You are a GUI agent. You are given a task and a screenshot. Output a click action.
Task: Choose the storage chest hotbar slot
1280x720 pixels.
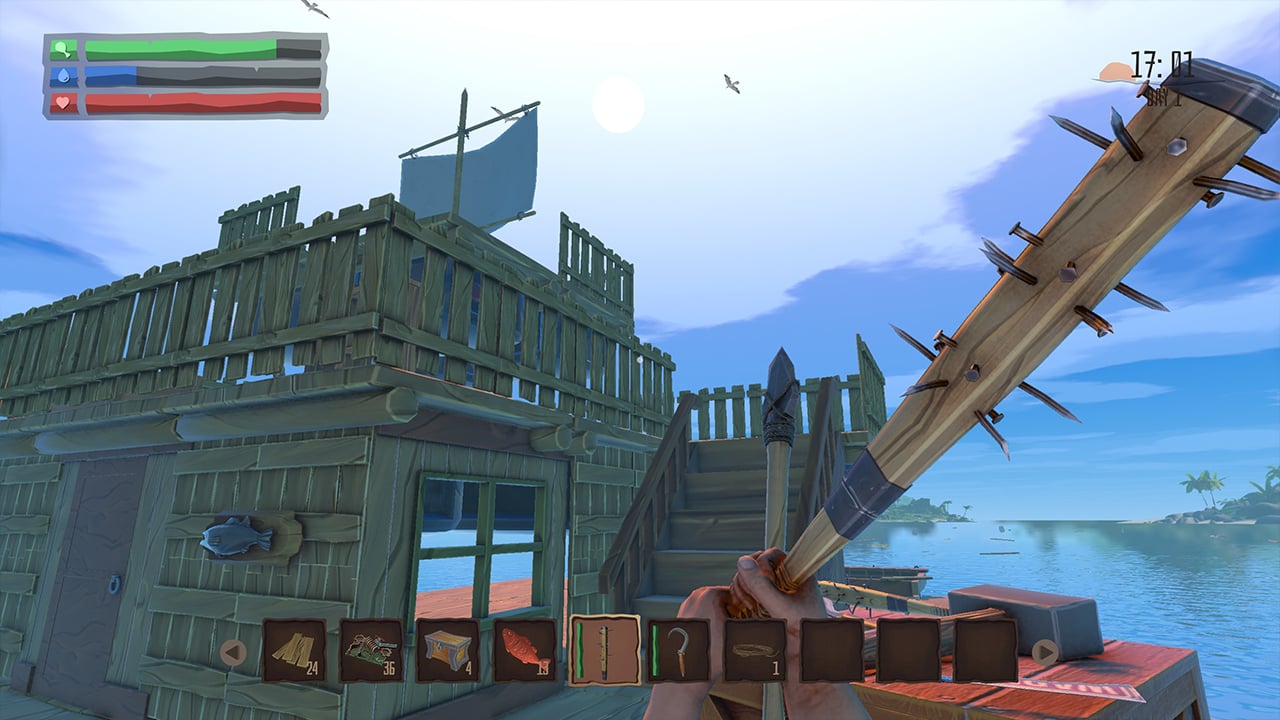tap(448, 650)
